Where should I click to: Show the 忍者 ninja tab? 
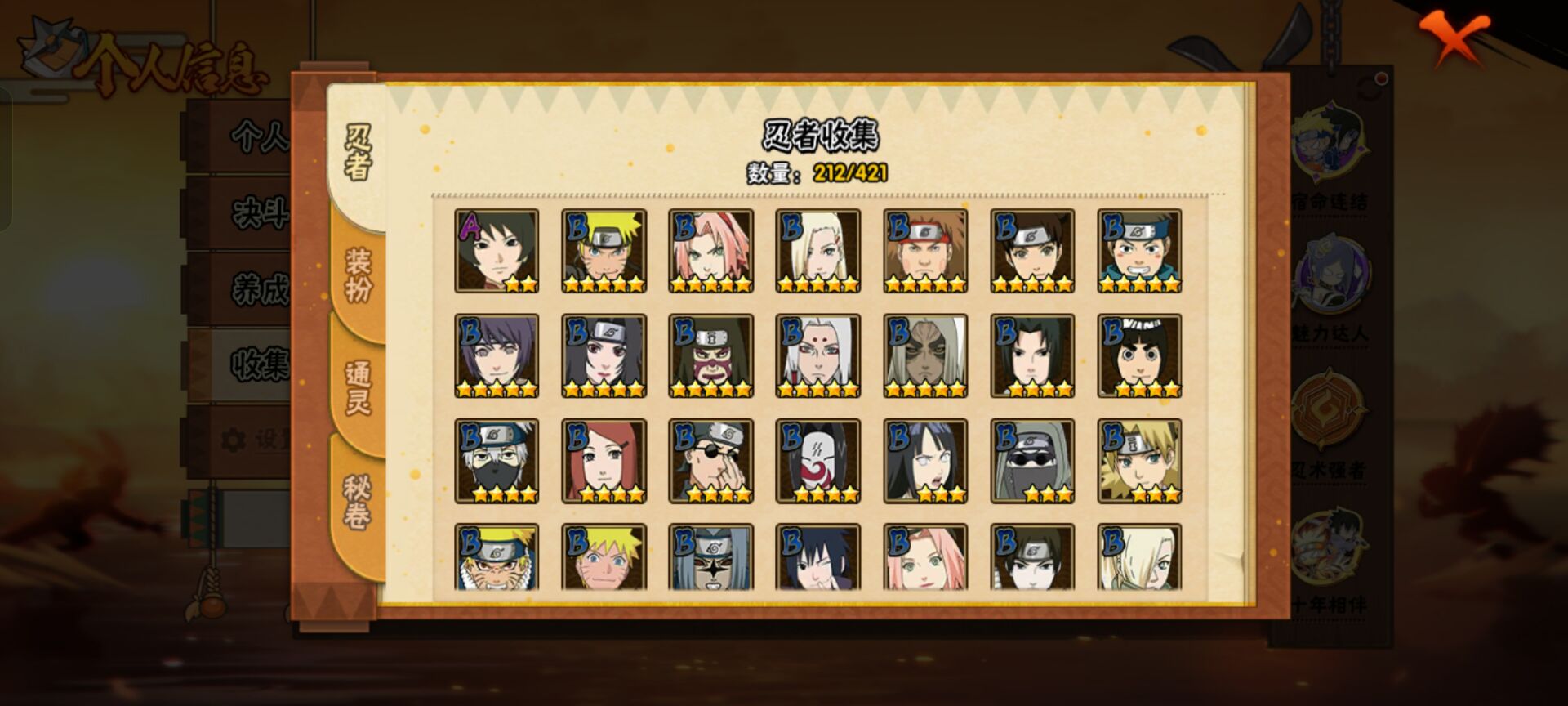[x=358, y=152]
